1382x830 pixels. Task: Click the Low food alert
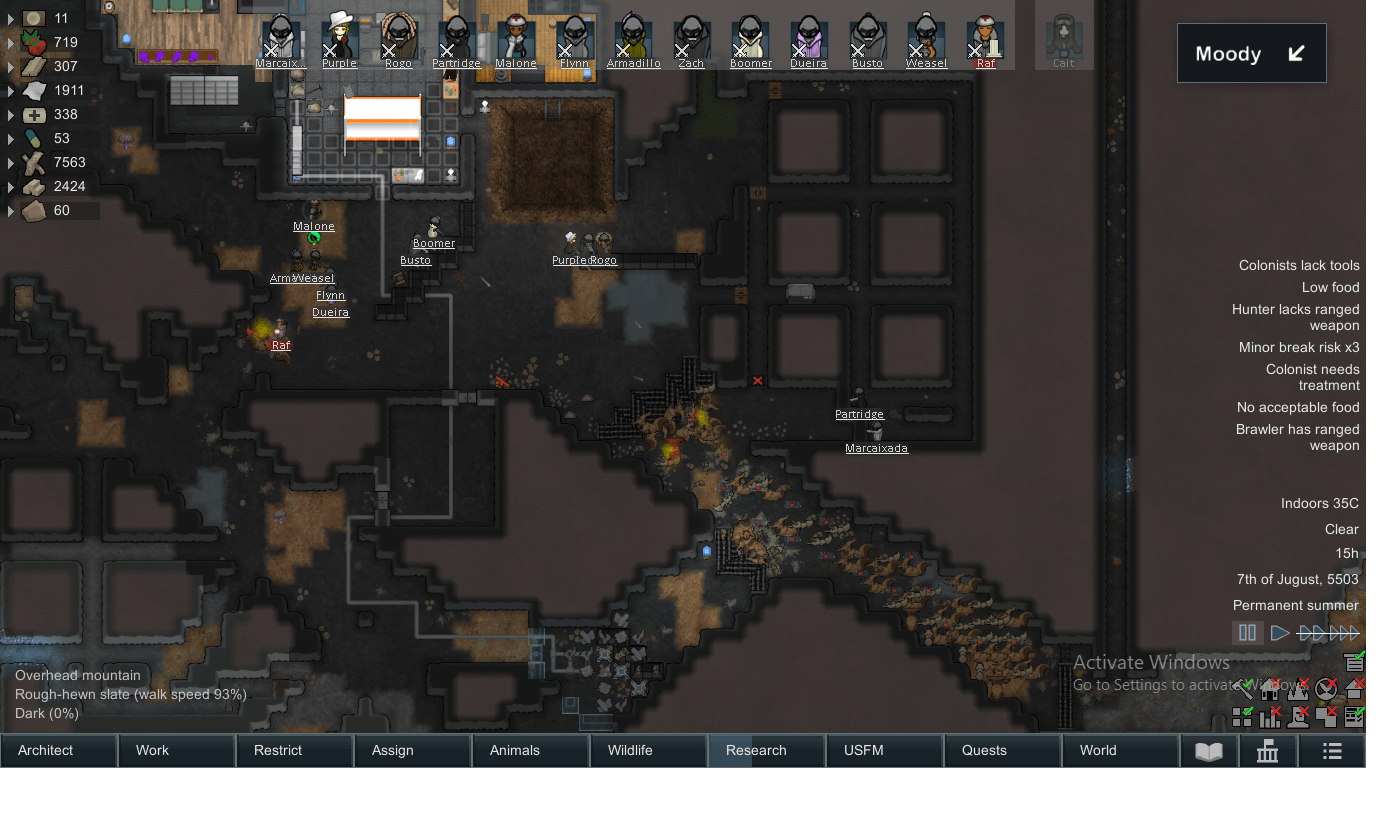pyautogui.click(x=1330, y=287)
